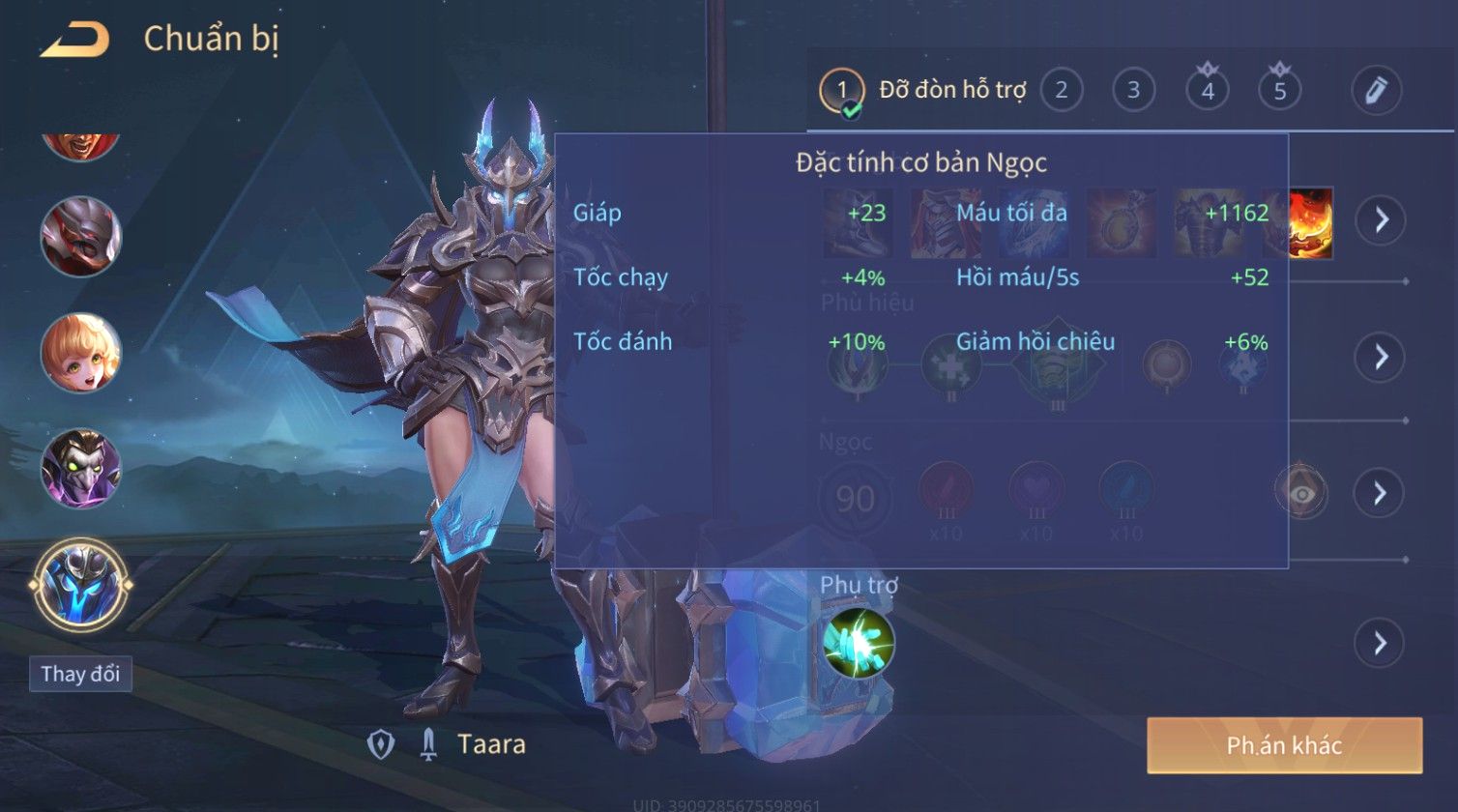1458x812 pixels.
Task: Go back using the return arrow
Action: pos(74,40)
